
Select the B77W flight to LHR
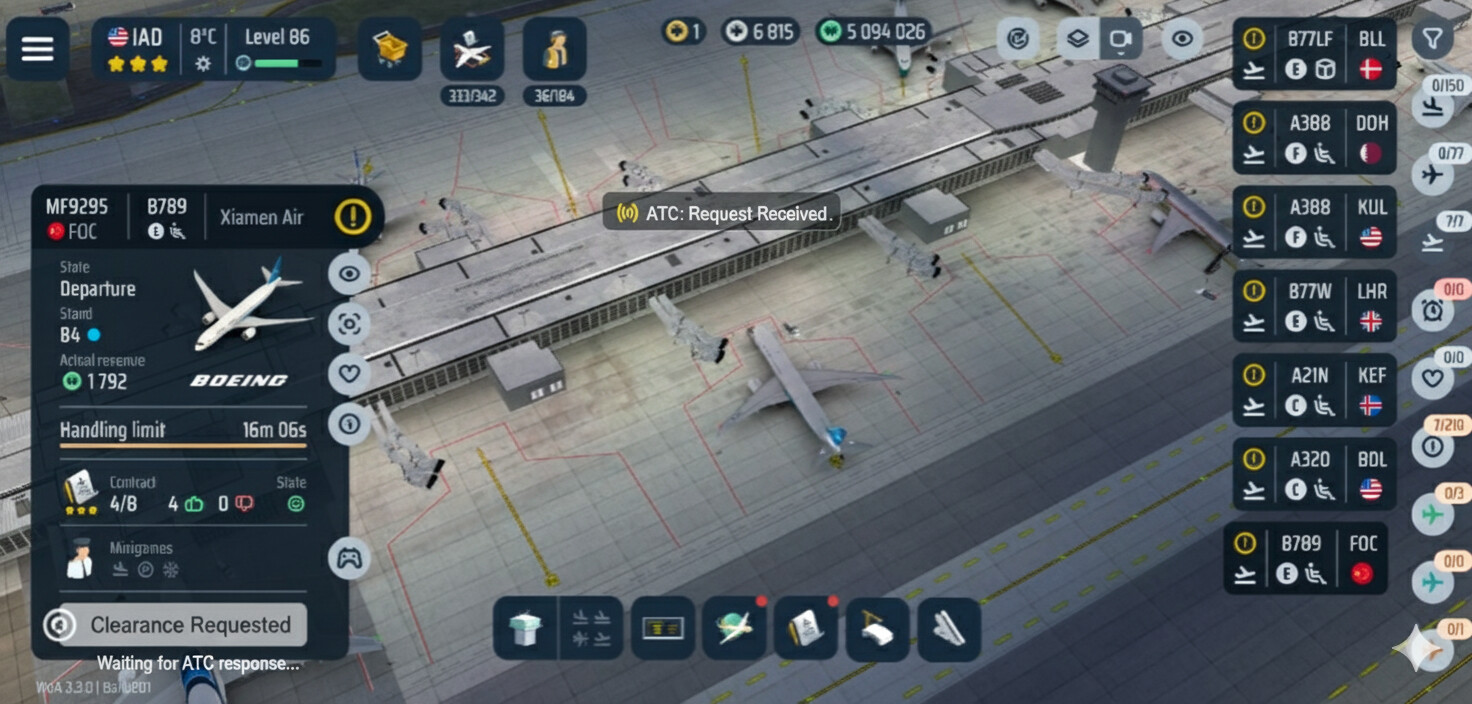[1313, 306]
